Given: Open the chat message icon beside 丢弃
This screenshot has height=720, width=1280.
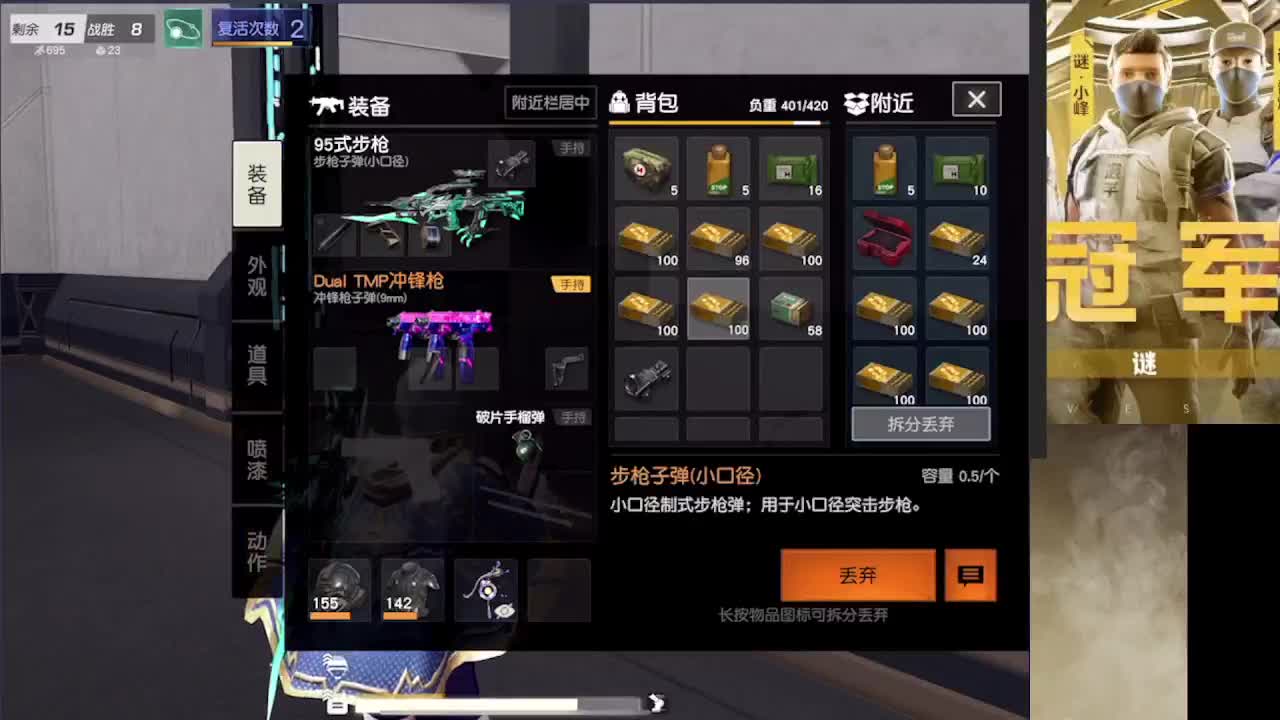Looking at the screenshot, I should (969, 575).
